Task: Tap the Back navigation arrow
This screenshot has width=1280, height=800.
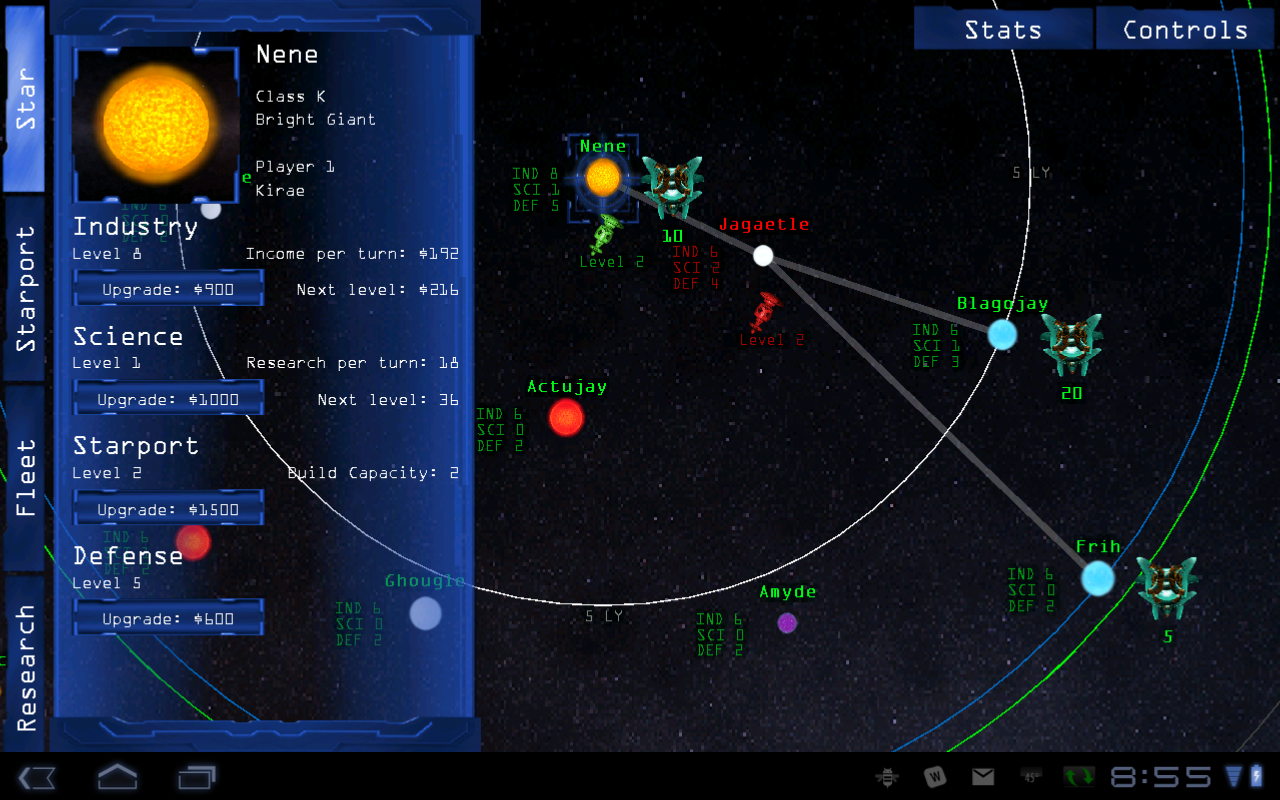Action: 37,776
